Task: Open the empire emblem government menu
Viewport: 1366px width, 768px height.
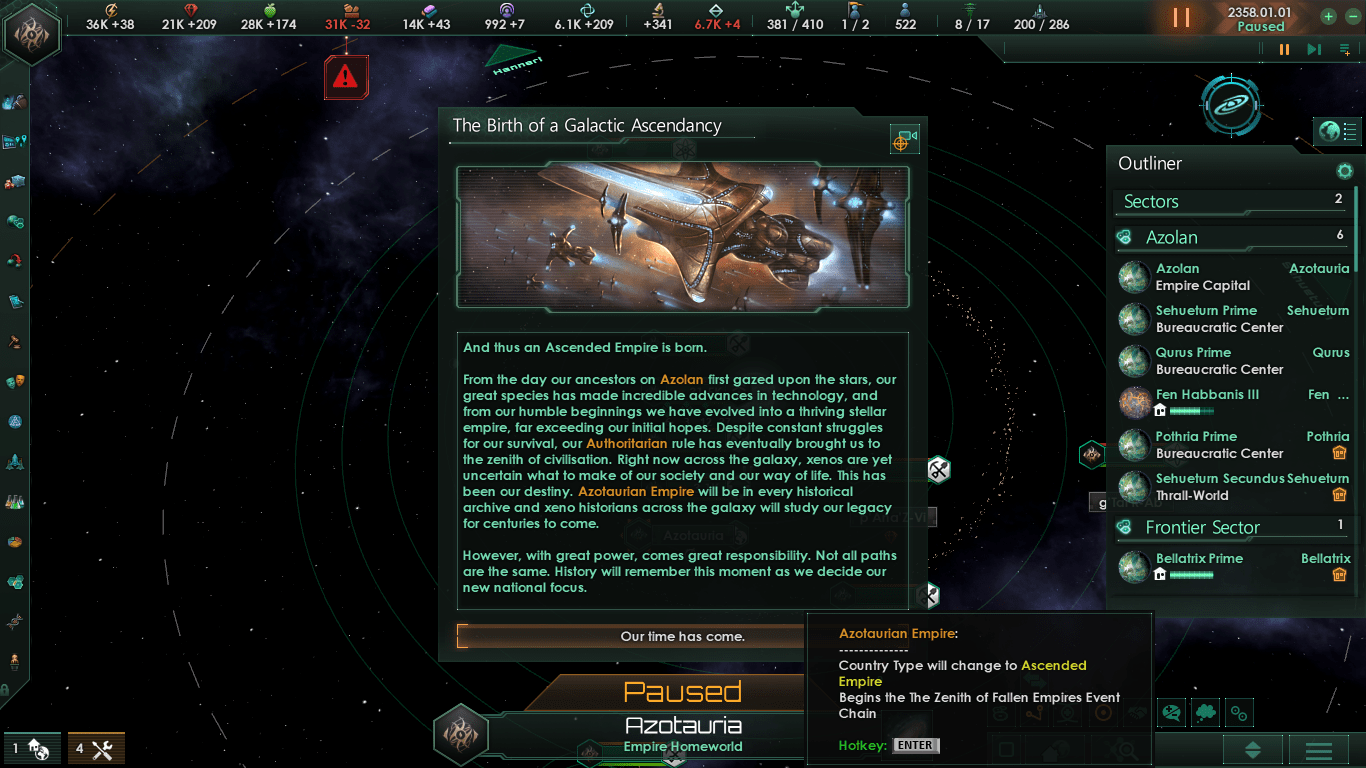Action: pos(32,33)
